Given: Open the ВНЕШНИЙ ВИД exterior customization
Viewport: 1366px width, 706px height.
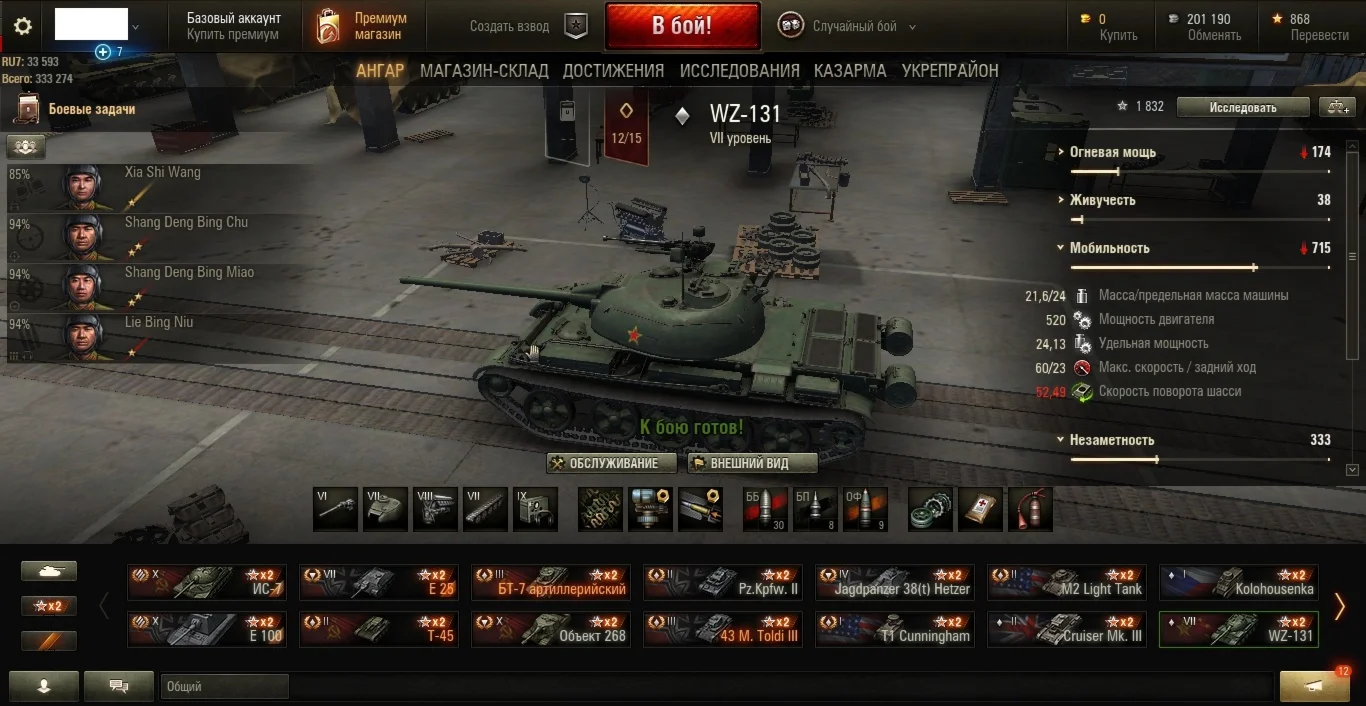Looking at the screenshot, I should 752,463.
